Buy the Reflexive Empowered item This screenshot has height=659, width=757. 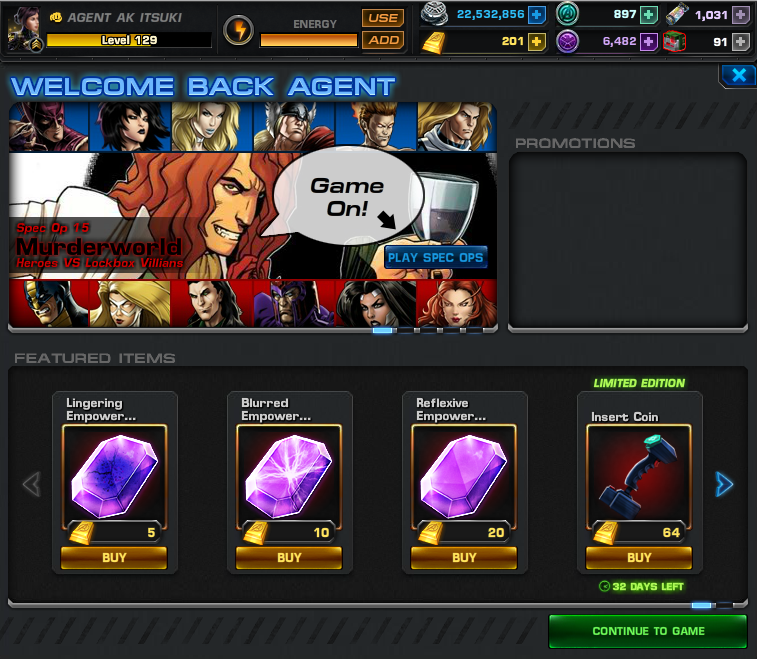(464, 558)
